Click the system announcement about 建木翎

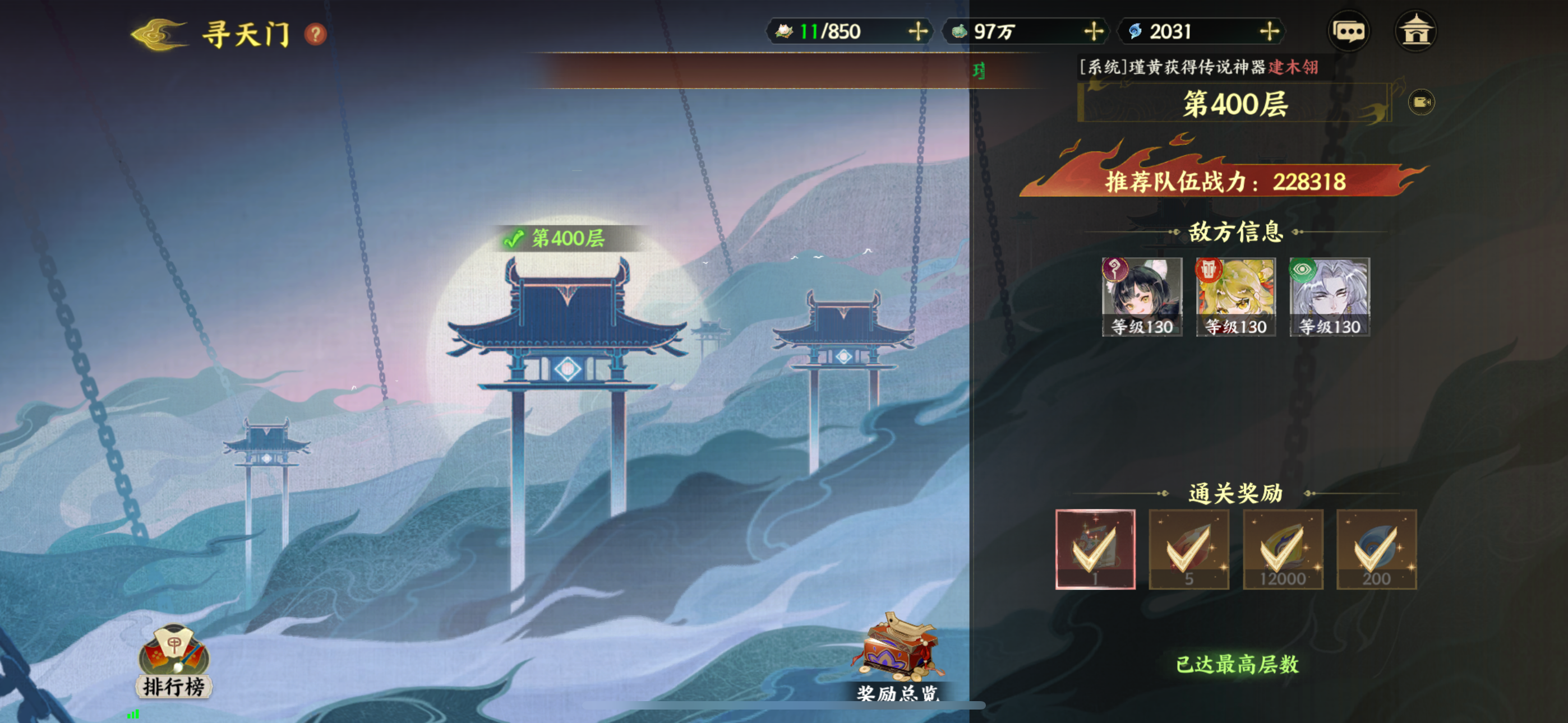1198,67
